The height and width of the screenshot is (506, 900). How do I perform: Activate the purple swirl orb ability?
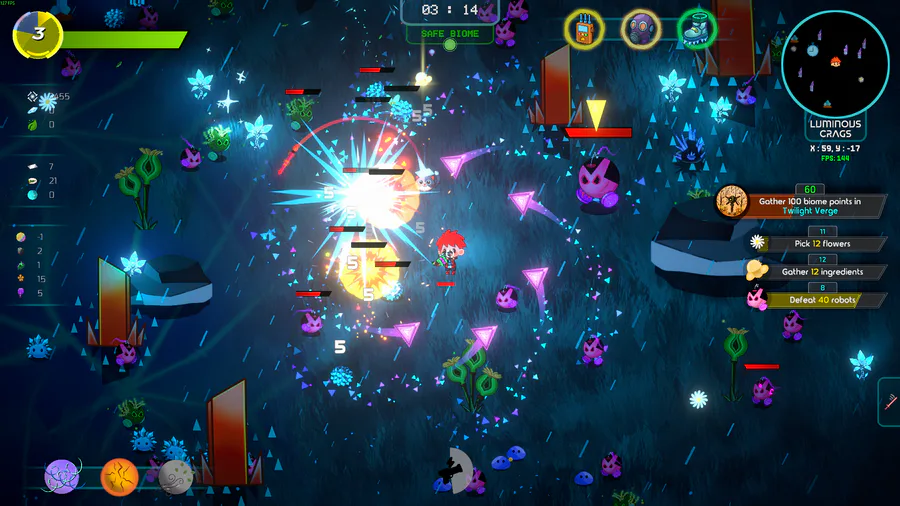click(x=63, y=477)
